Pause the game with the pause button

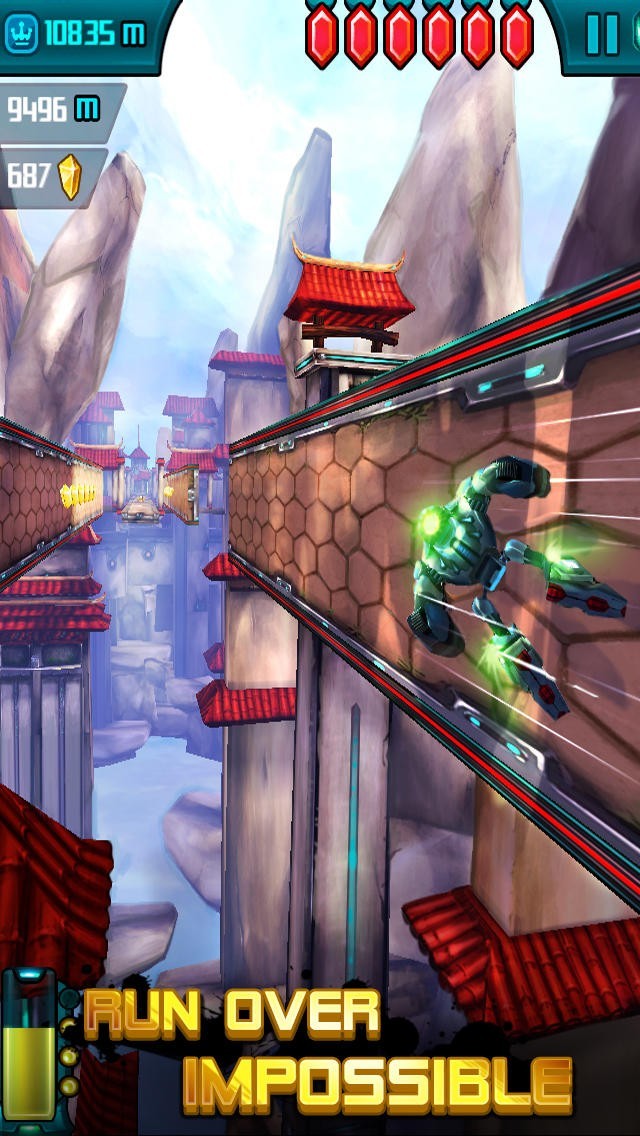tap(603, 34)
